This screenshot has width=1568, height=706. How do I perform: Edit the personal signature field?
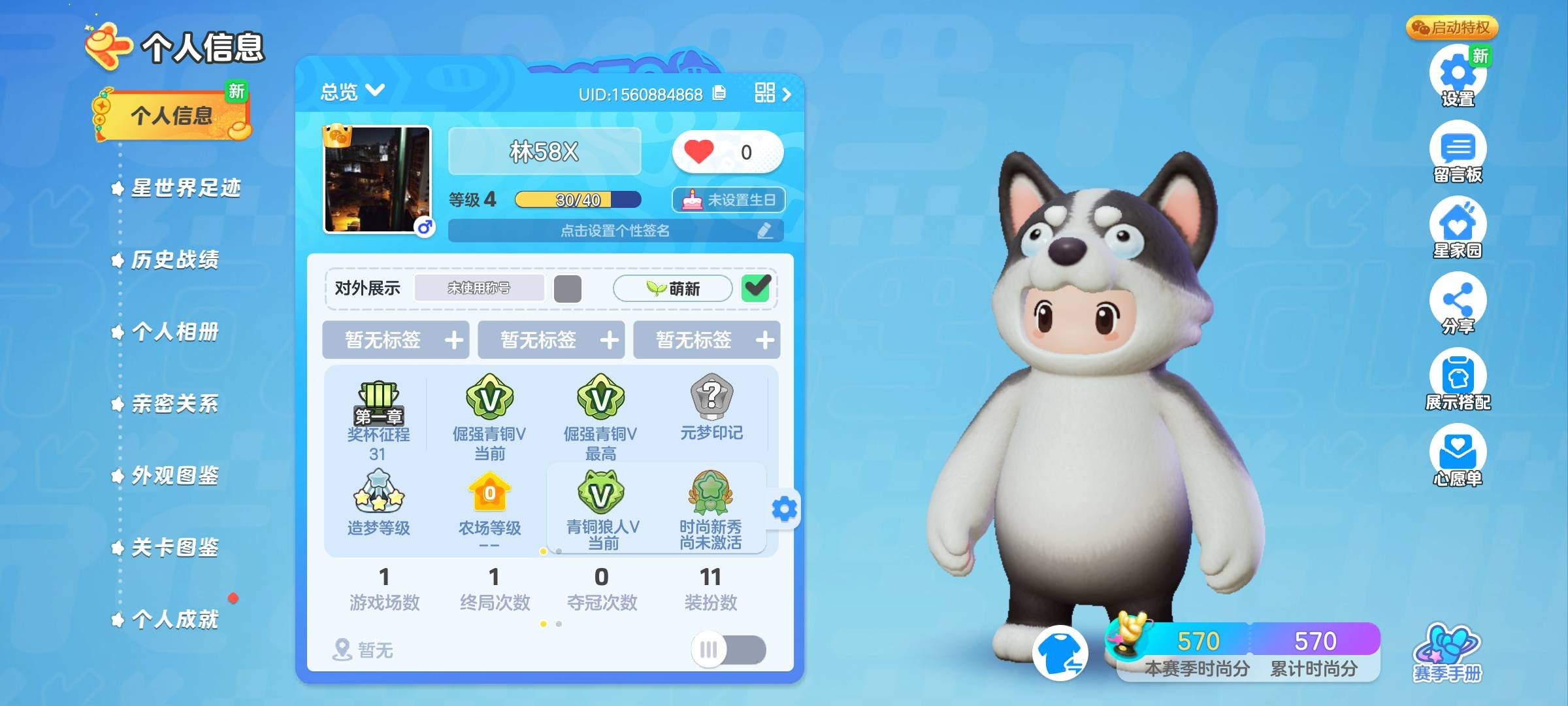(615, 231)
